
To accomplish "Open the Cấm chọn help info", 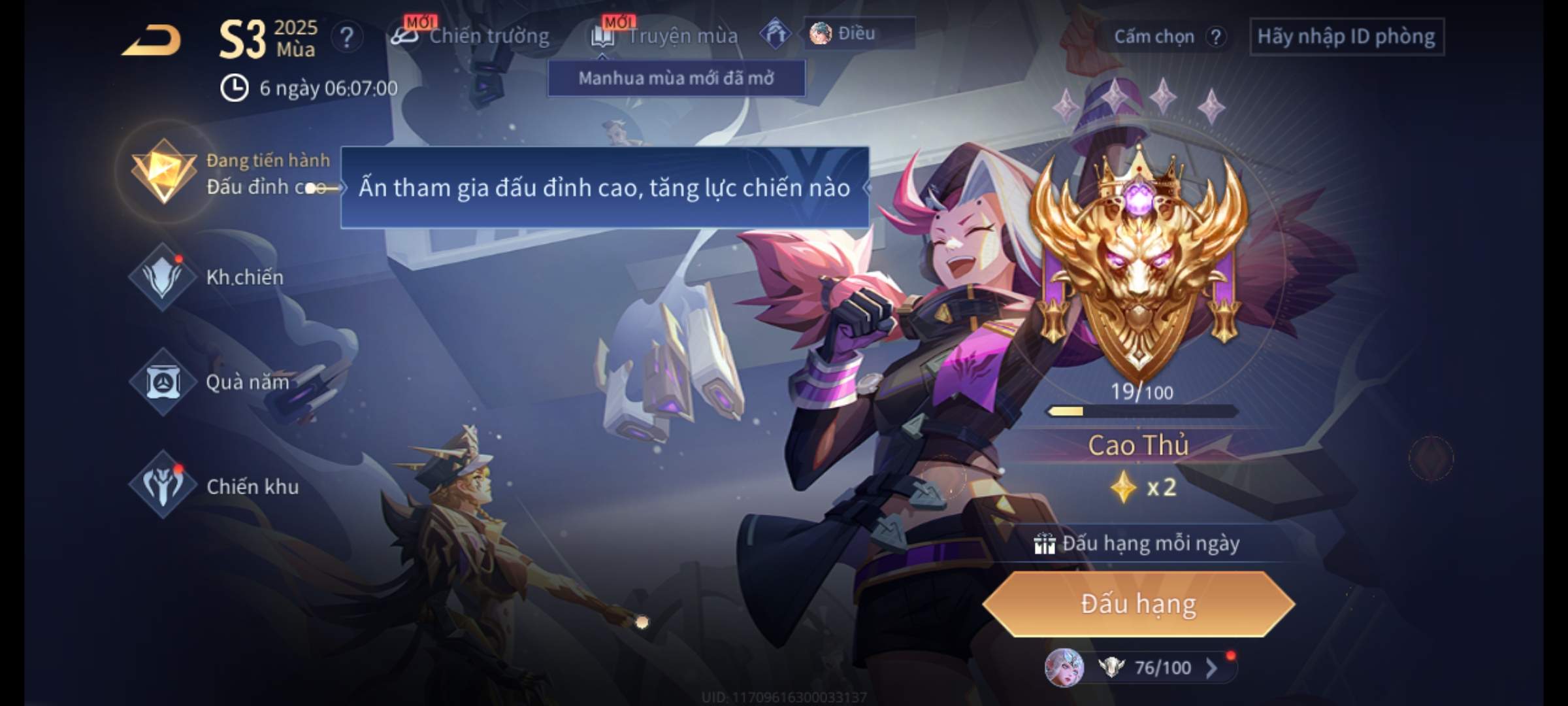I will coord(1215,37).
